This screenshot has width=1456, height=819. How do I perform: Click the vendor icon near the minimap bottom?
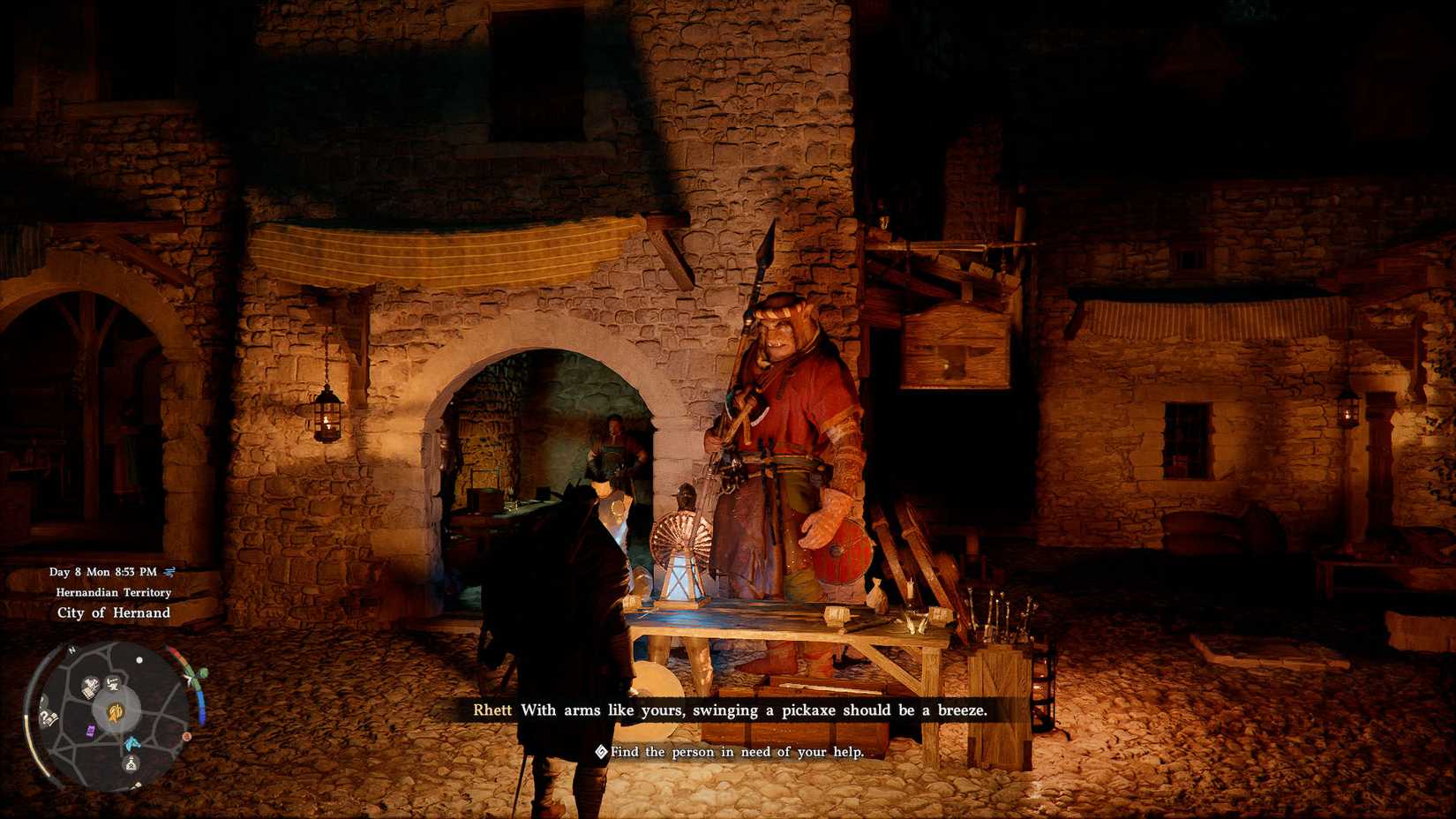pyautogui.click(x=131, y=763)
